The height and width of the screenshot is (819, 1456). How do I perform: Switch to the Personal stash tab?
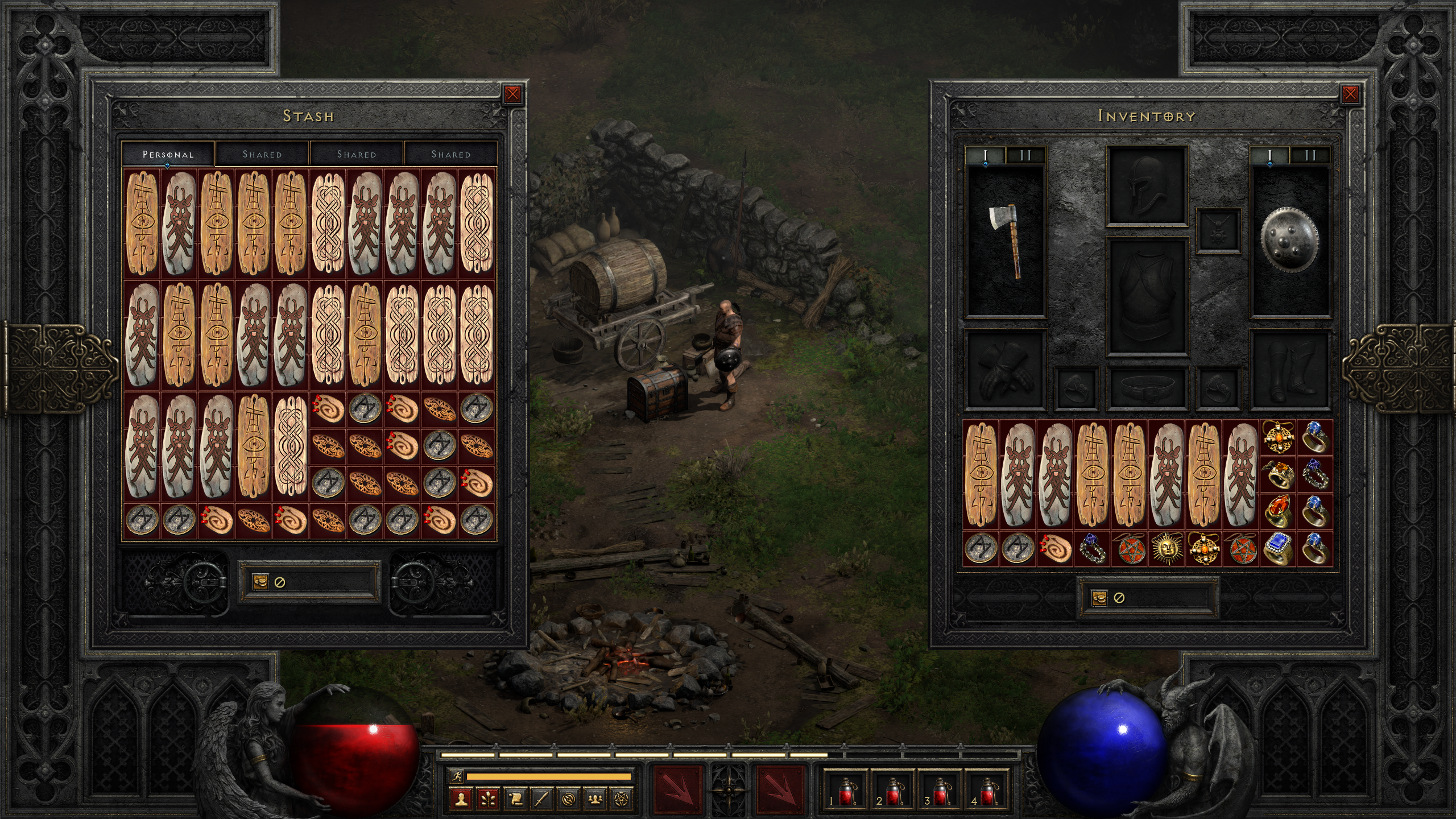(x=168, y=154)
